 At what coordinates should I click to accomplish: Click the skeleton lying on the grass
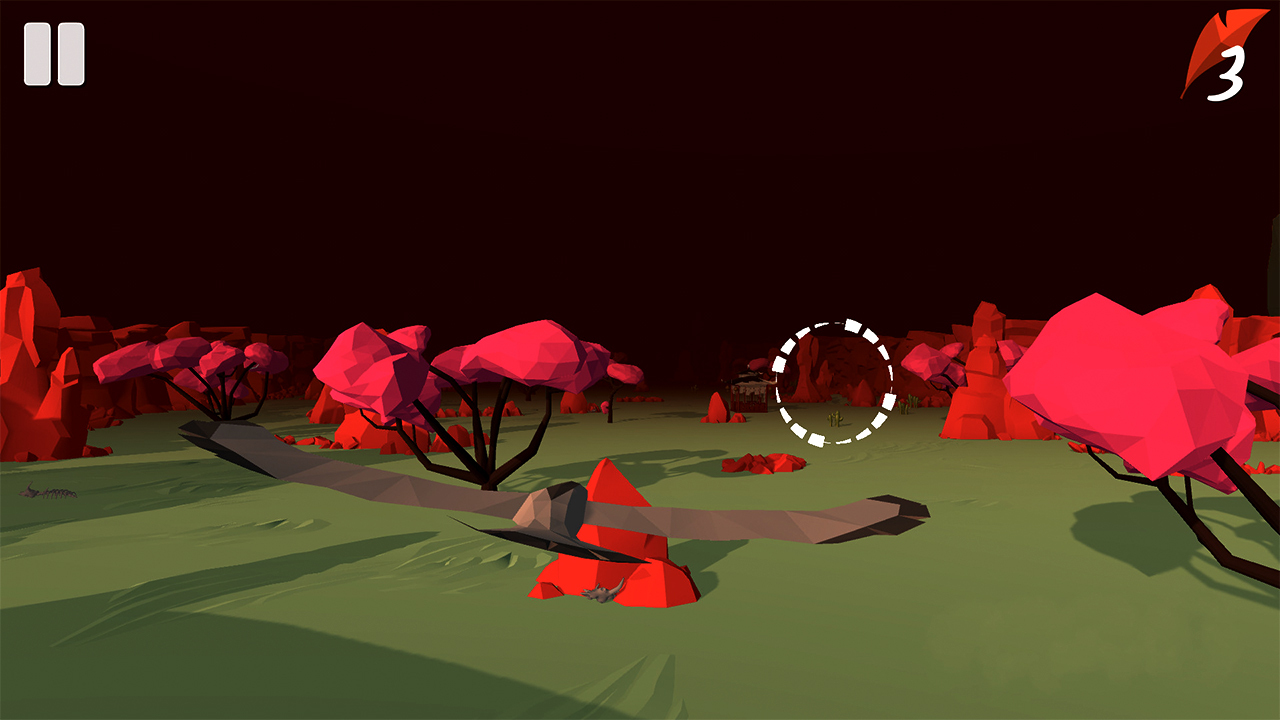coord(48,492)
